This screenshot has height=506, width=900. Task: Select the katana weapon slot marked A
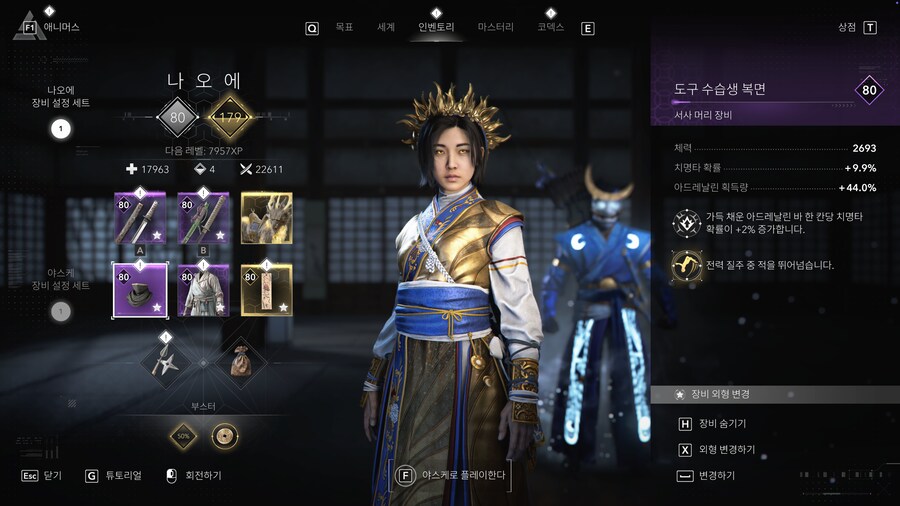pyautogui.click(x=139, y=218)
